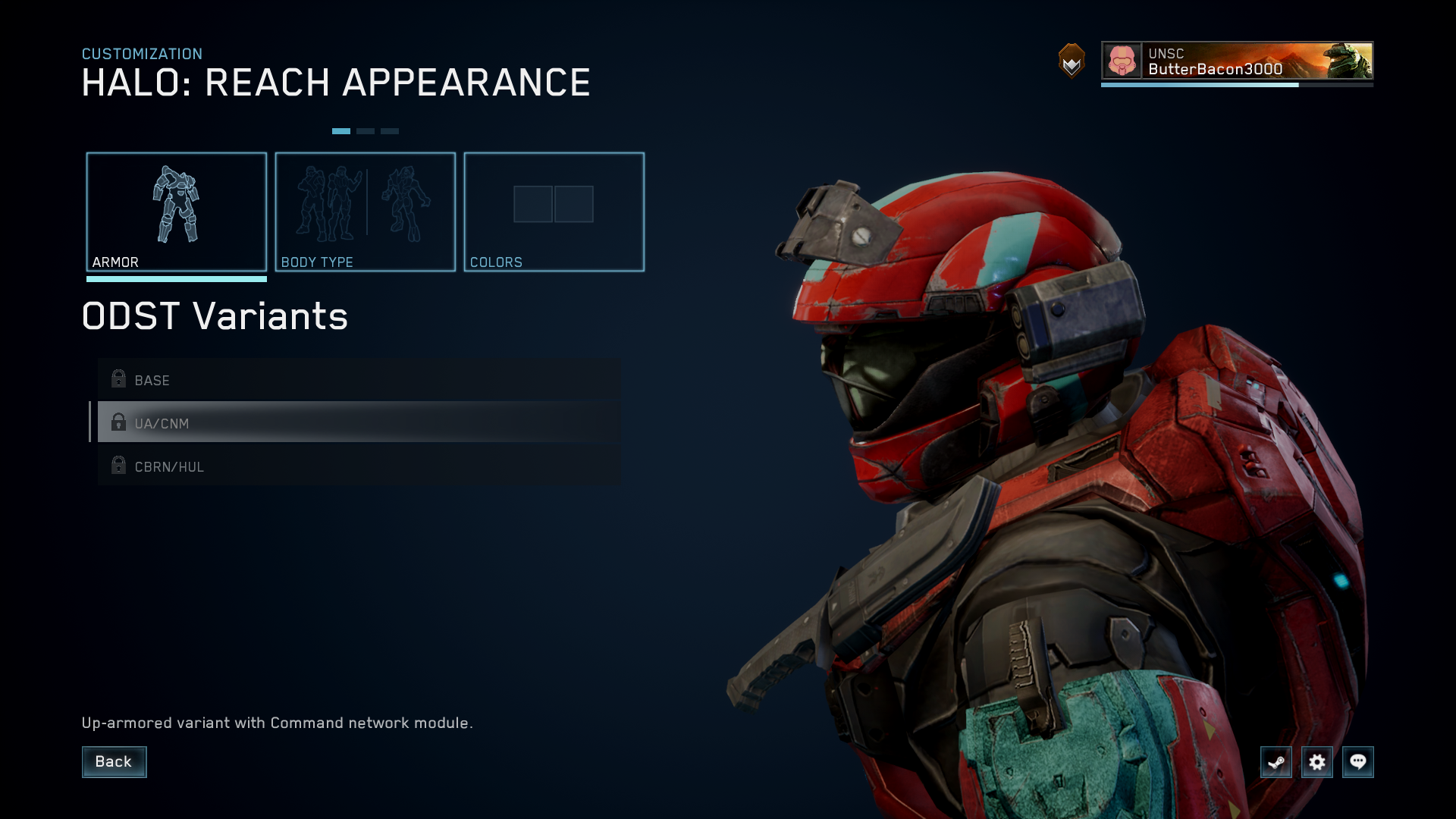Viewport: 1456px width, 819px height.
Task: Click the armor silhouette in the Armor card
Action: [177, 205]
